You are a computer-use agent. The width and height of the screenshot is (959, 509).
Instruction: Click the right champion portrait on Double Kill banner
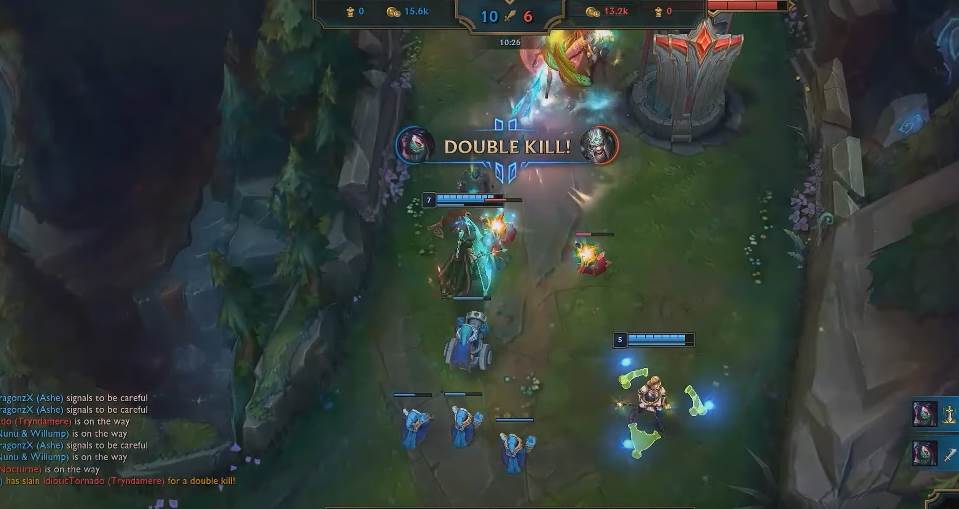(600, 146)
